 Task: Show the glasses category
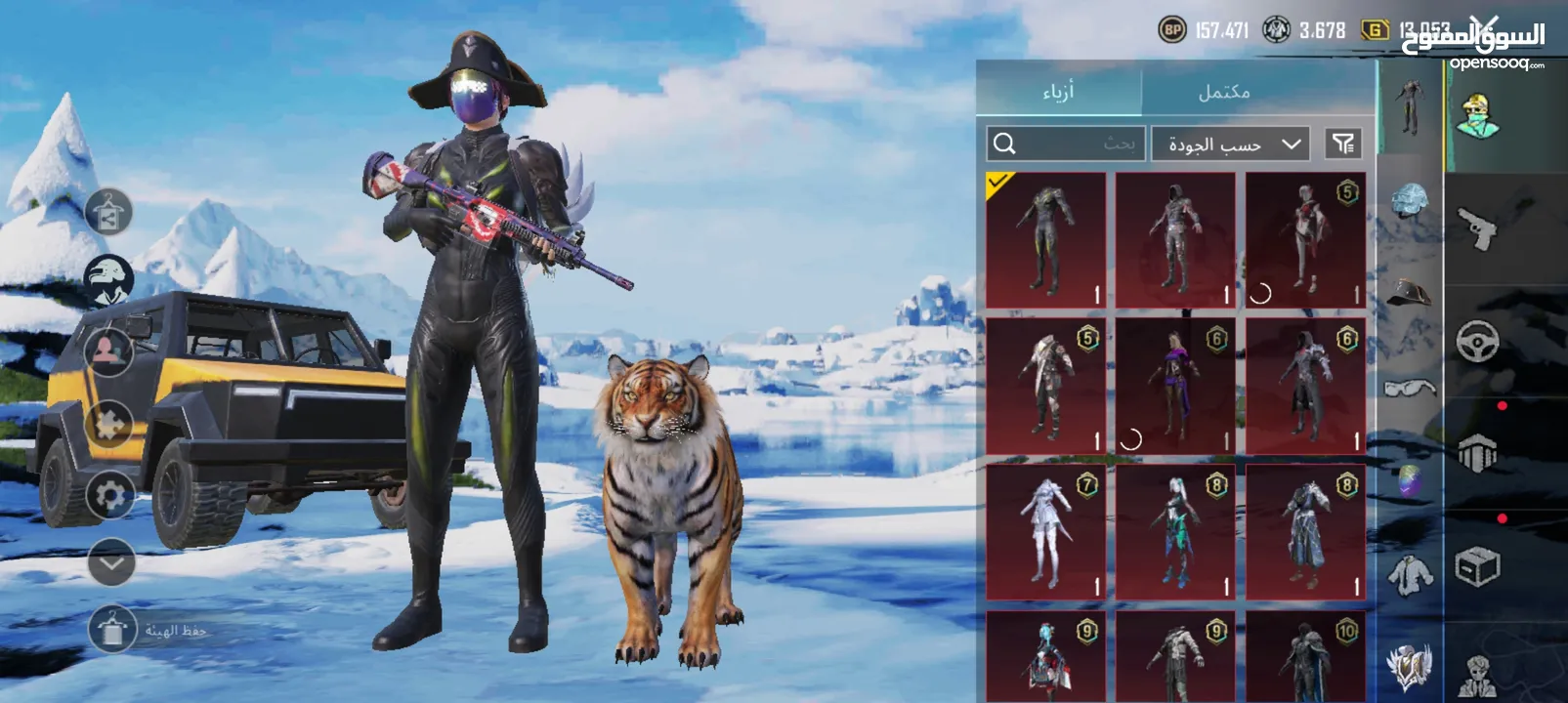point(1409,388)
